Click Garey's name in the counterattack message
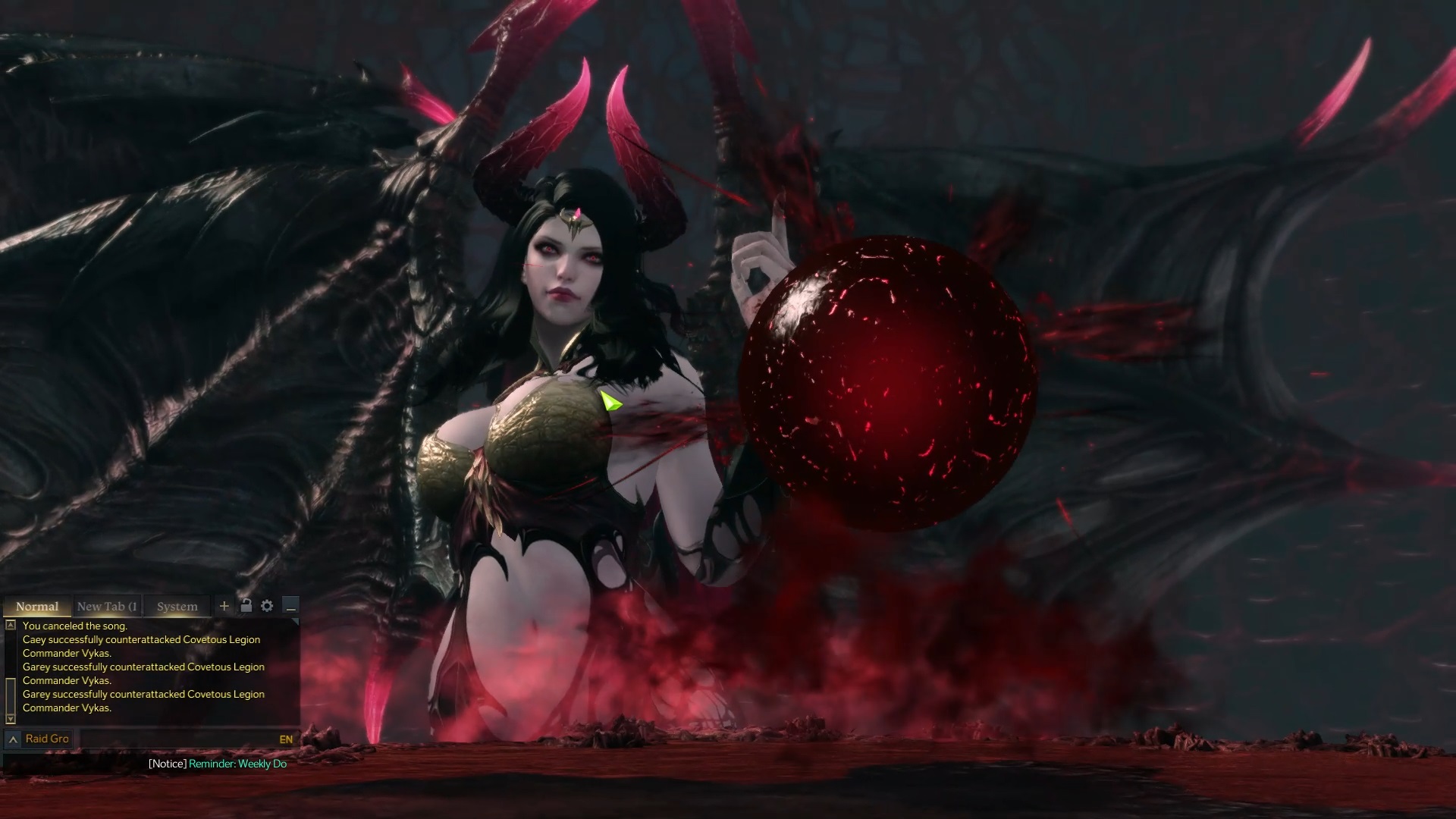The width and height of the screenshot is (1456, 819). tap(36, 667)
